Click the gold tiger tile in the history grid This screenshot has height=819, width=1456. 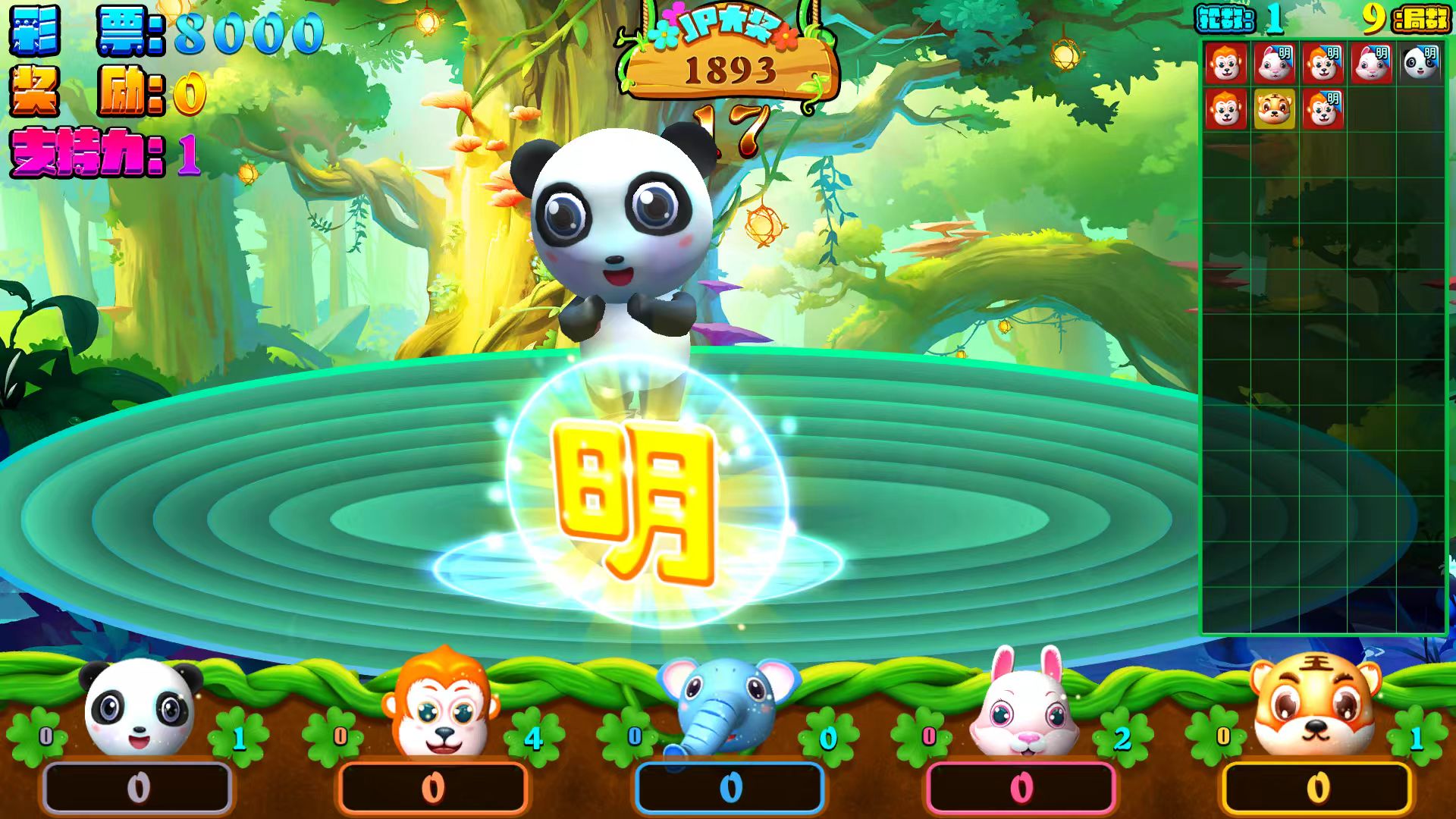[x=1274, y=110]
